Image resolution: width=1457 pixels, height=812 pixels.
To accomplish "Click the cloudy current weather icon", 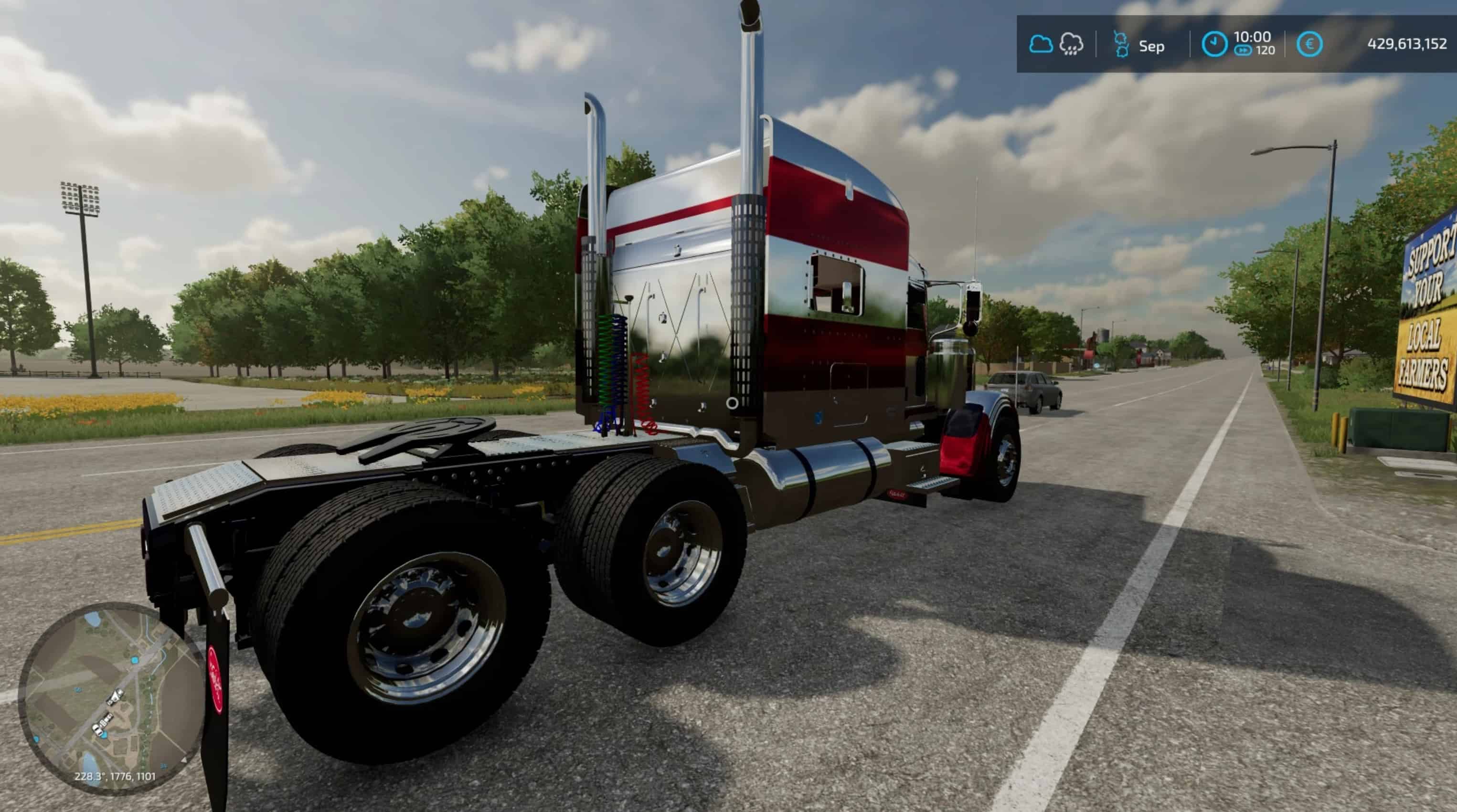I will pyautogui.click(x=1040, y=44).
